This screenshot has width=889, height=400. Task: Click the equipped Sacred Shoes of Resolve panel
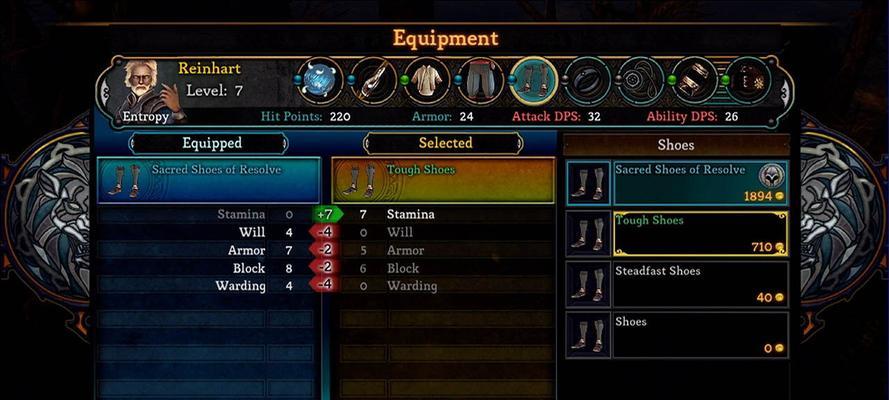pyautogui.click(x=209, y=180)
